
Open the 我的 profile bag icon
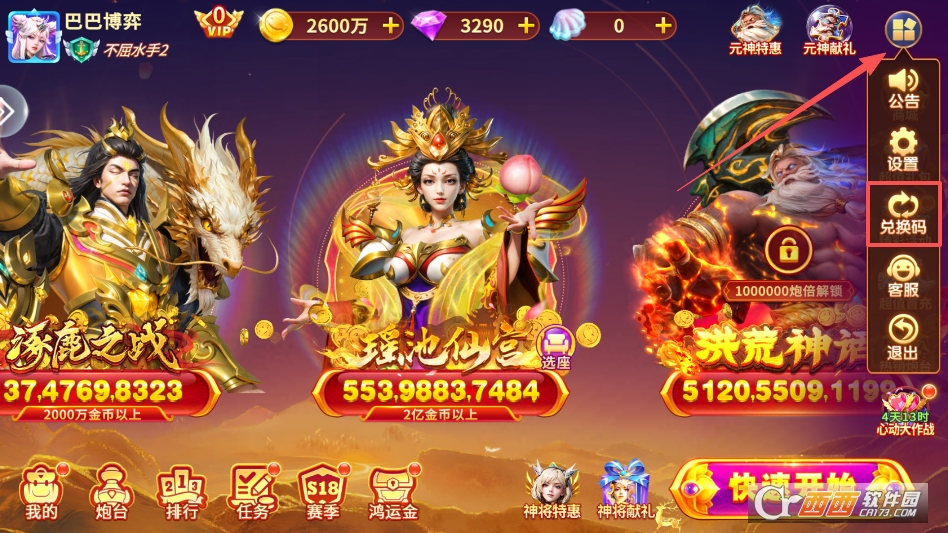click(x=41, y=492)
